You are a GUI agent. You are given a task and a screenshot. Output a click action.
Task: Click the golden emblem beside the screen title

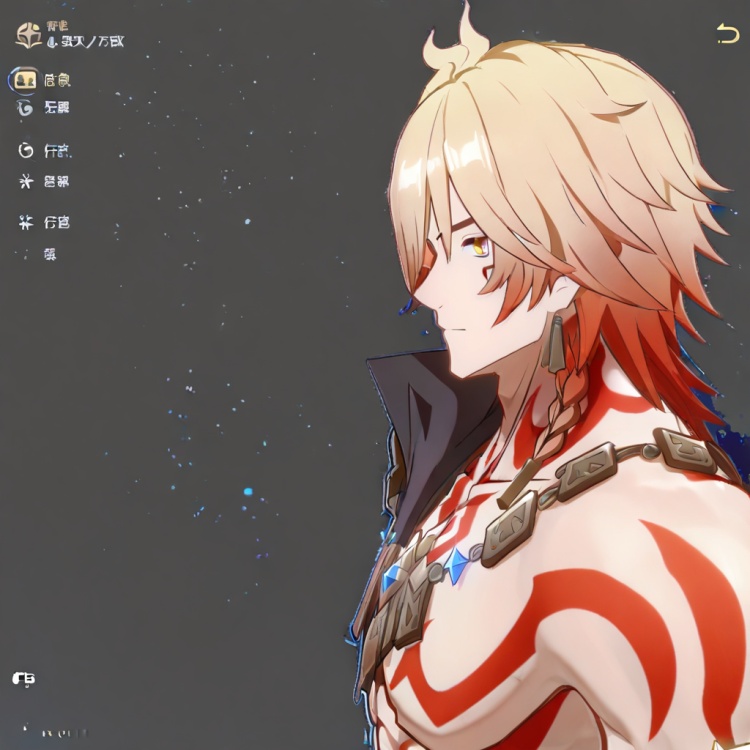click(x=28, y=35)
